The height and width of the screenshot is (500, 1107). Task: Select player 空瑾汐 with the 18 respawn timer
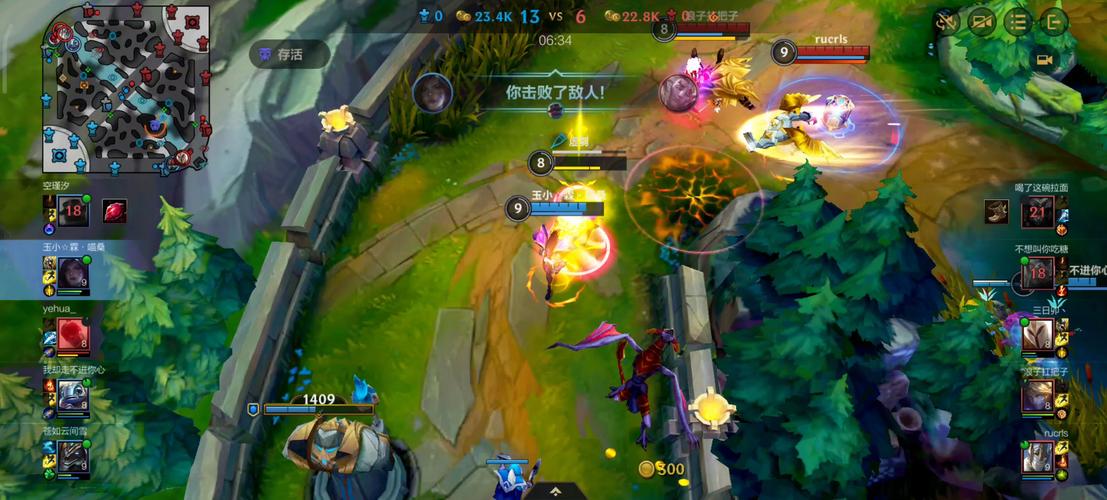click(72, 212)
